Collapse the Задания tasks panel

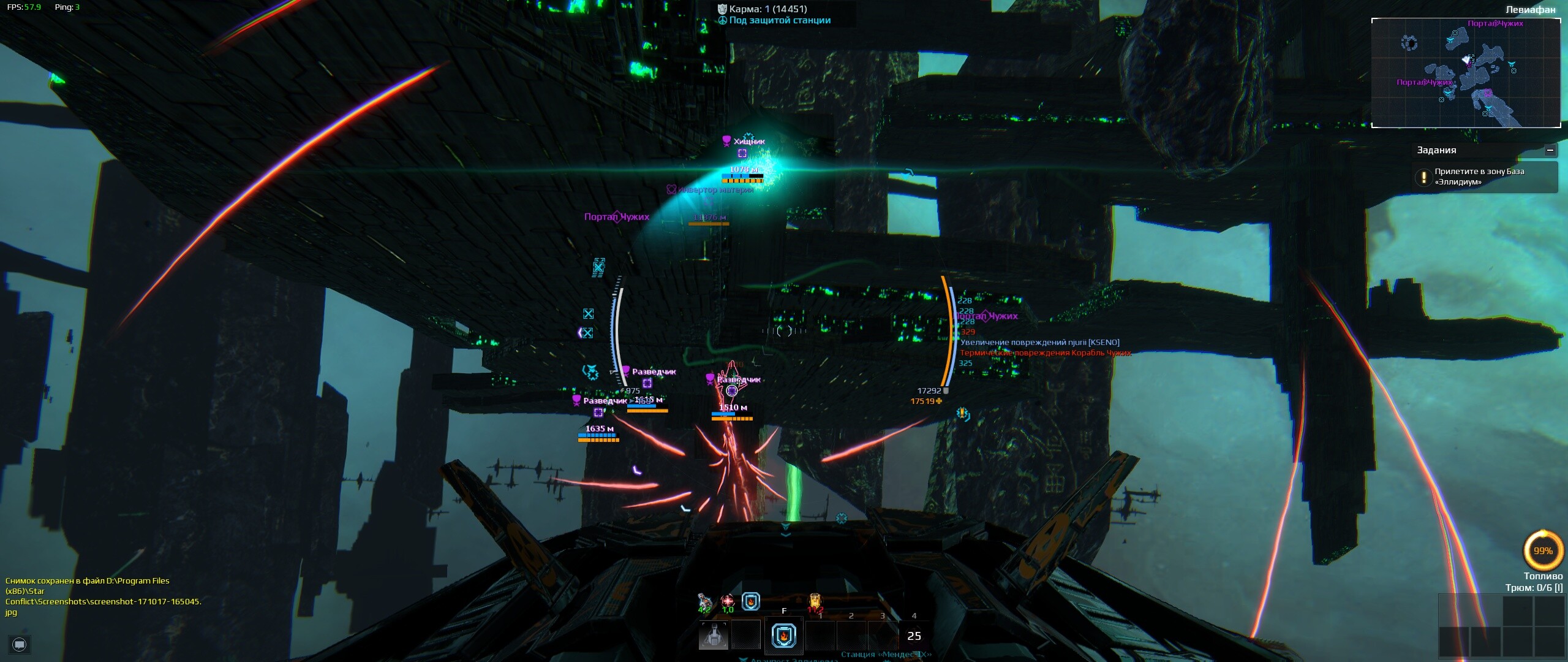[x=1550, y=150]
